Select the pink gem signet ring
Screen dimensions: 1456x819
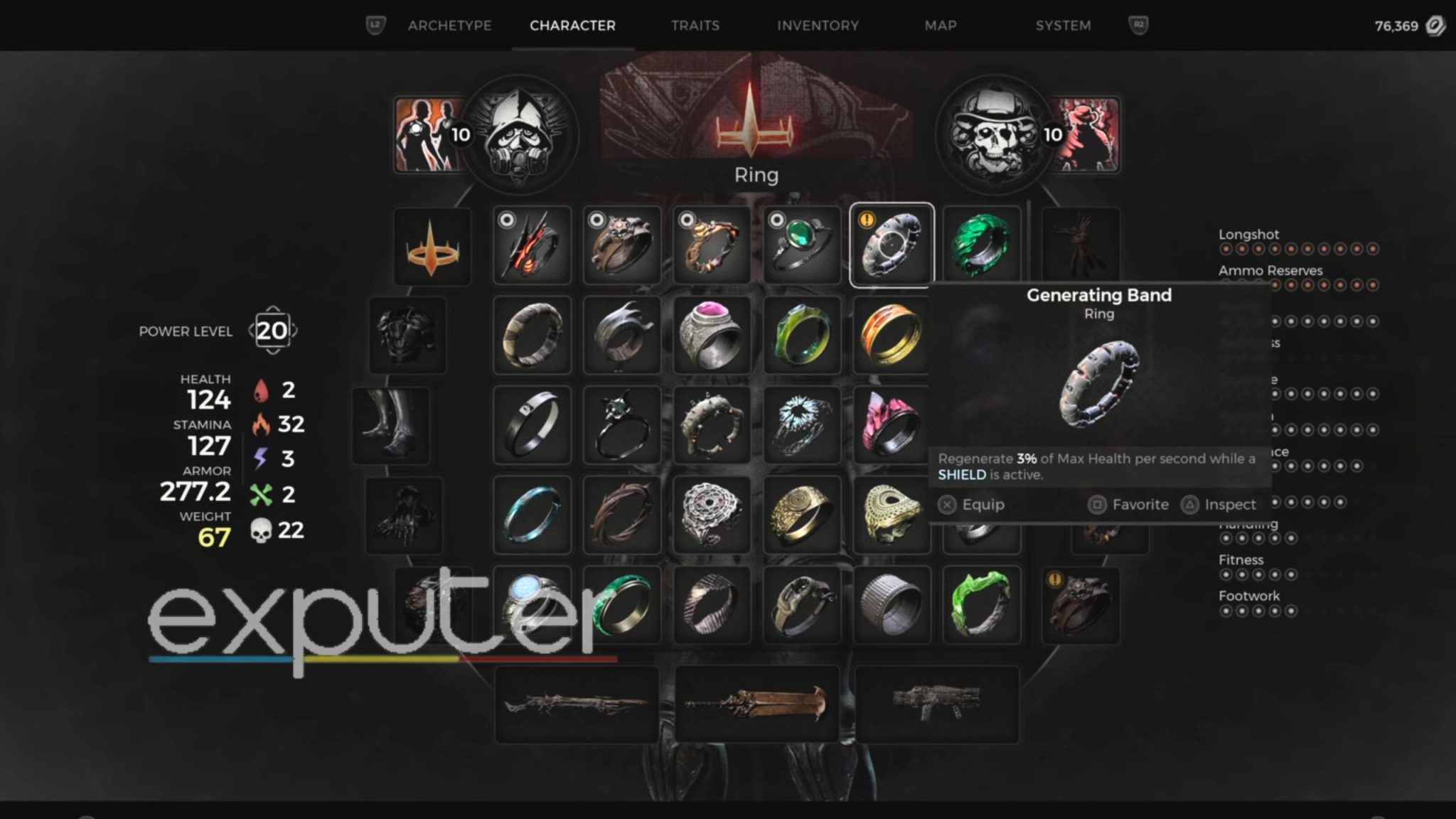click(x=711, y=335)
